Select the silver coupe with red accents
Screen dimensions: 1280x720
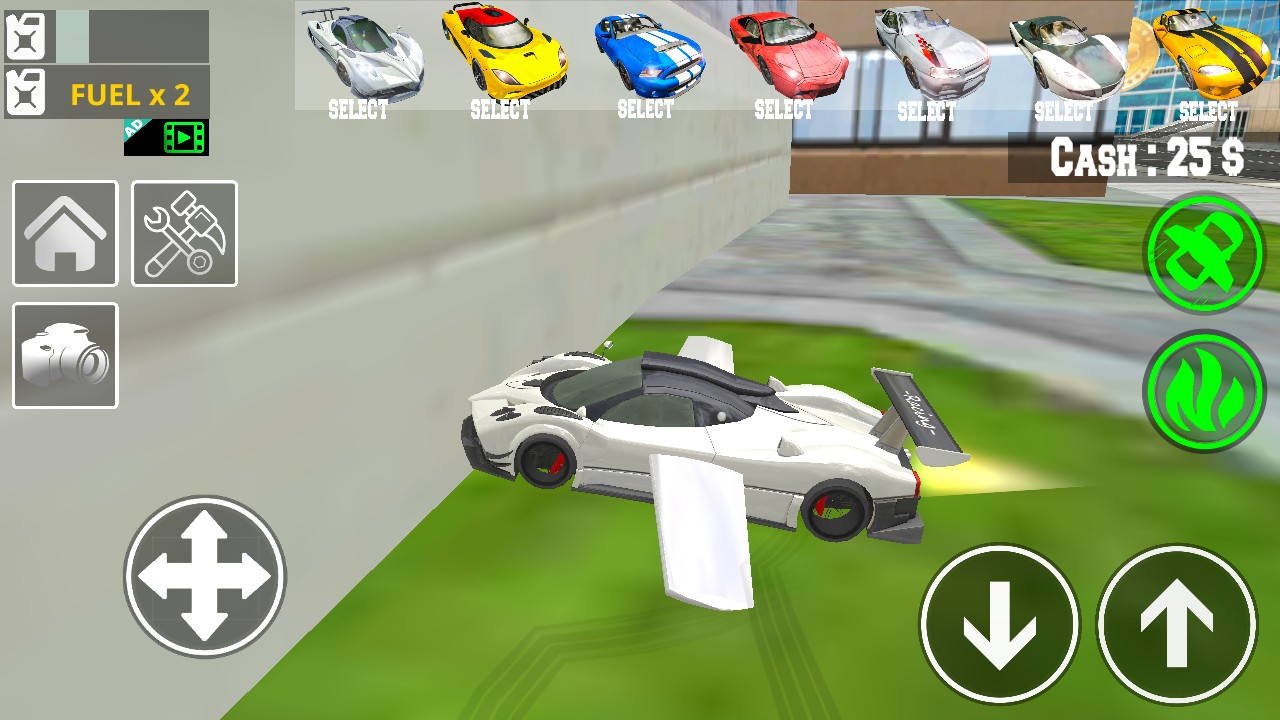tap(927, 58)
